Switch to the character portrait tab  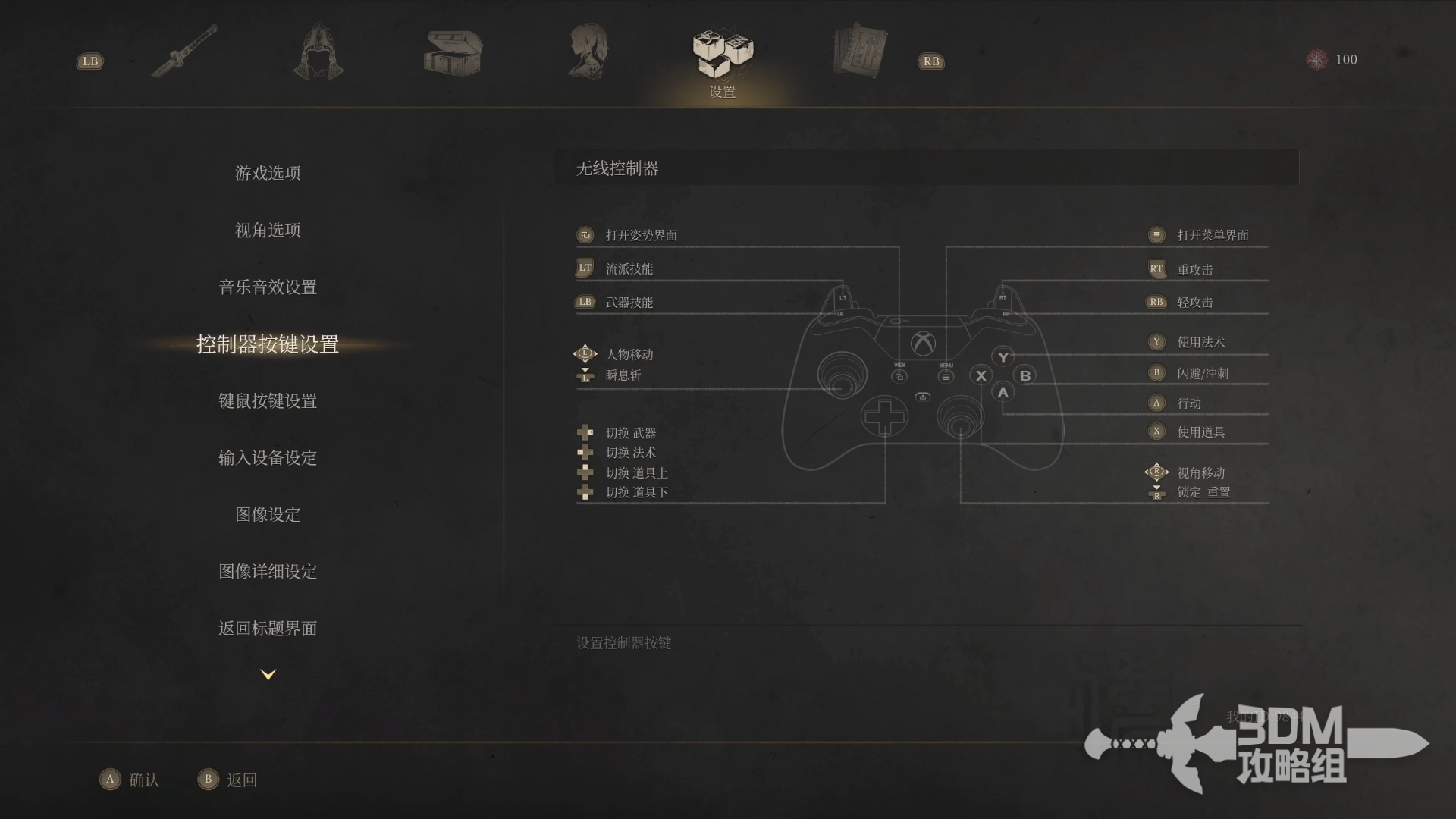(588, 52)
